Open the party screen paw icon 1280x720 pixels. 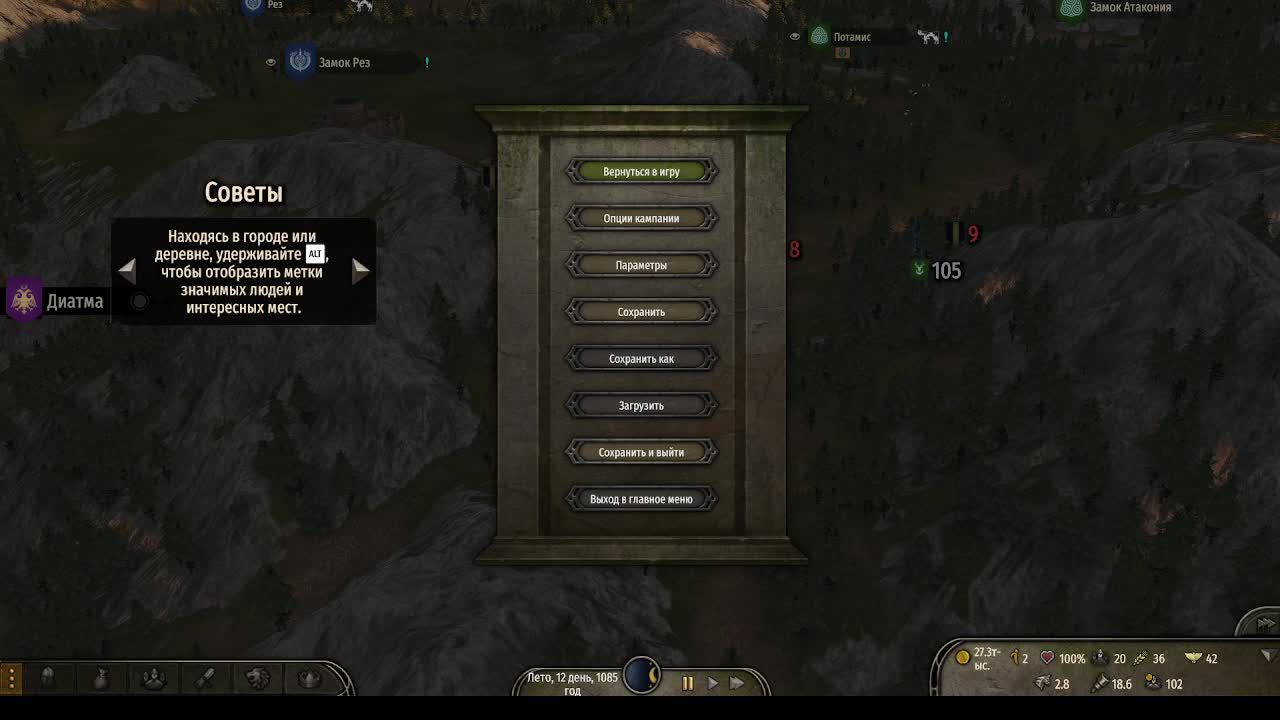pyautogui.click(x=152, y=678)
